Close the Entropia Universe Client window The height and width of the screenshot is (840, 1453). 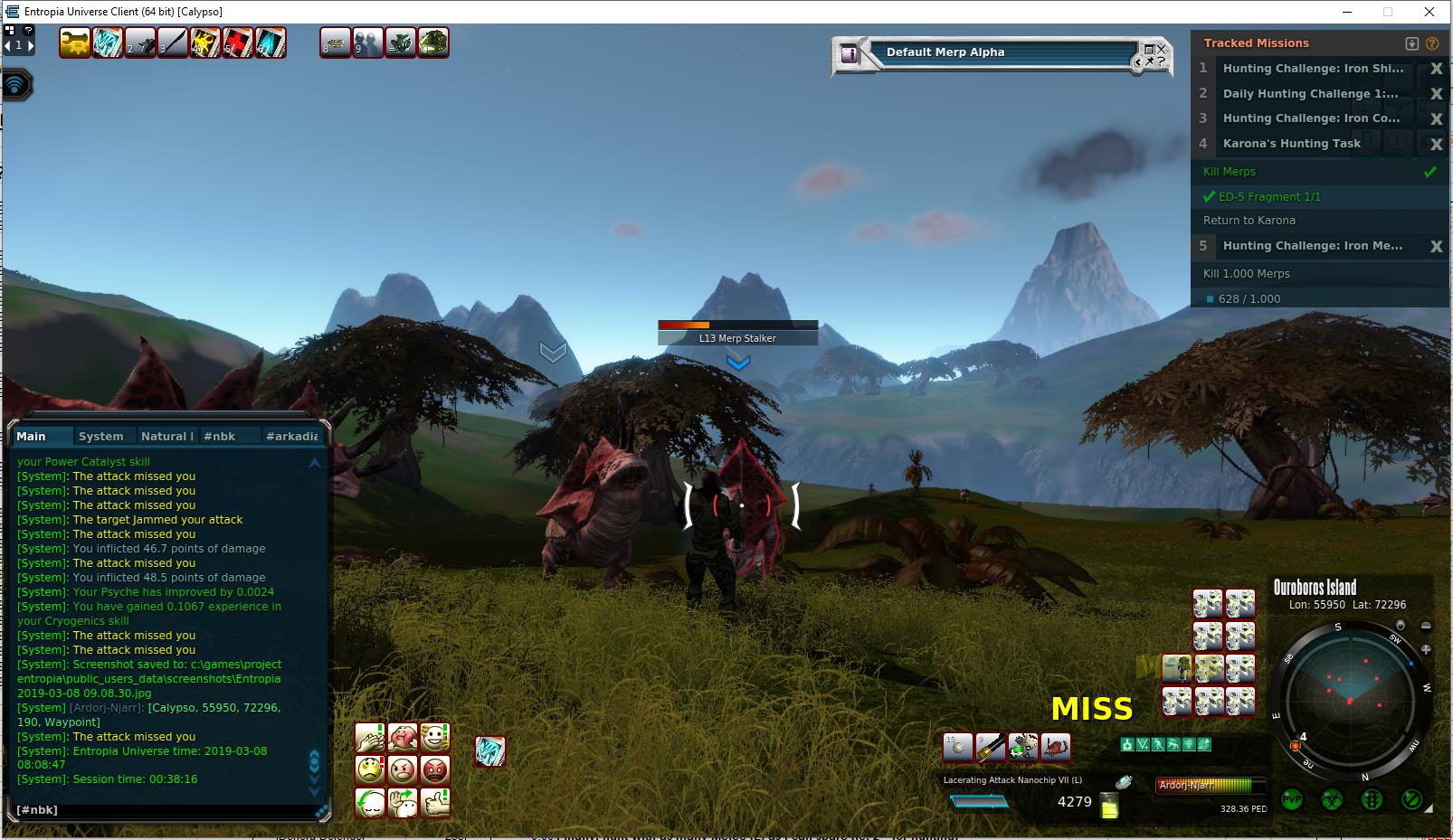click(1429, 12)
